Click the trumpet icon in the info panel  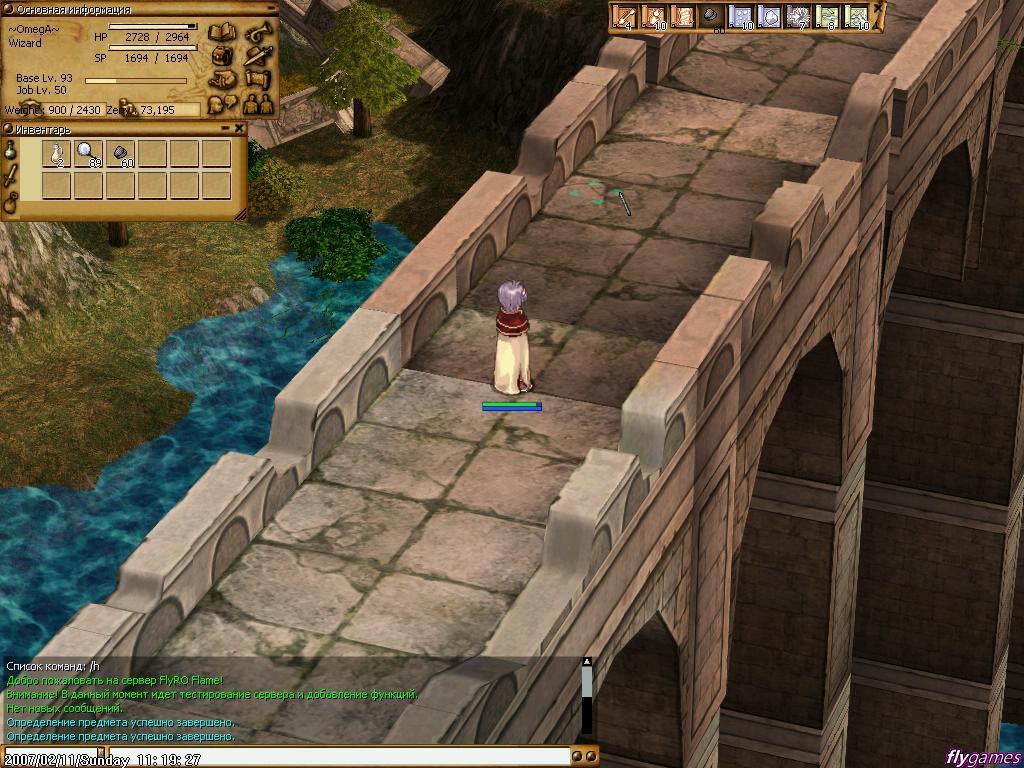(258, 32)
